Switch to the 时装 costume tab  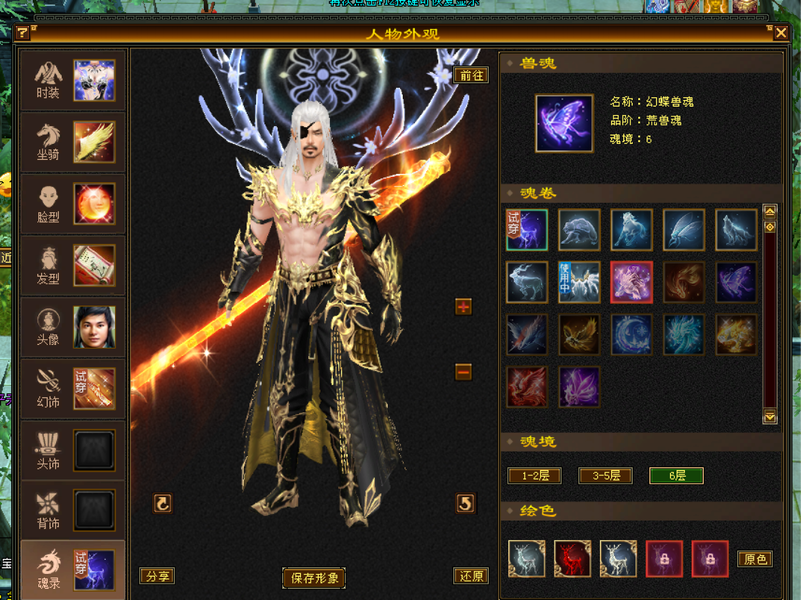(x=72, y=81)
